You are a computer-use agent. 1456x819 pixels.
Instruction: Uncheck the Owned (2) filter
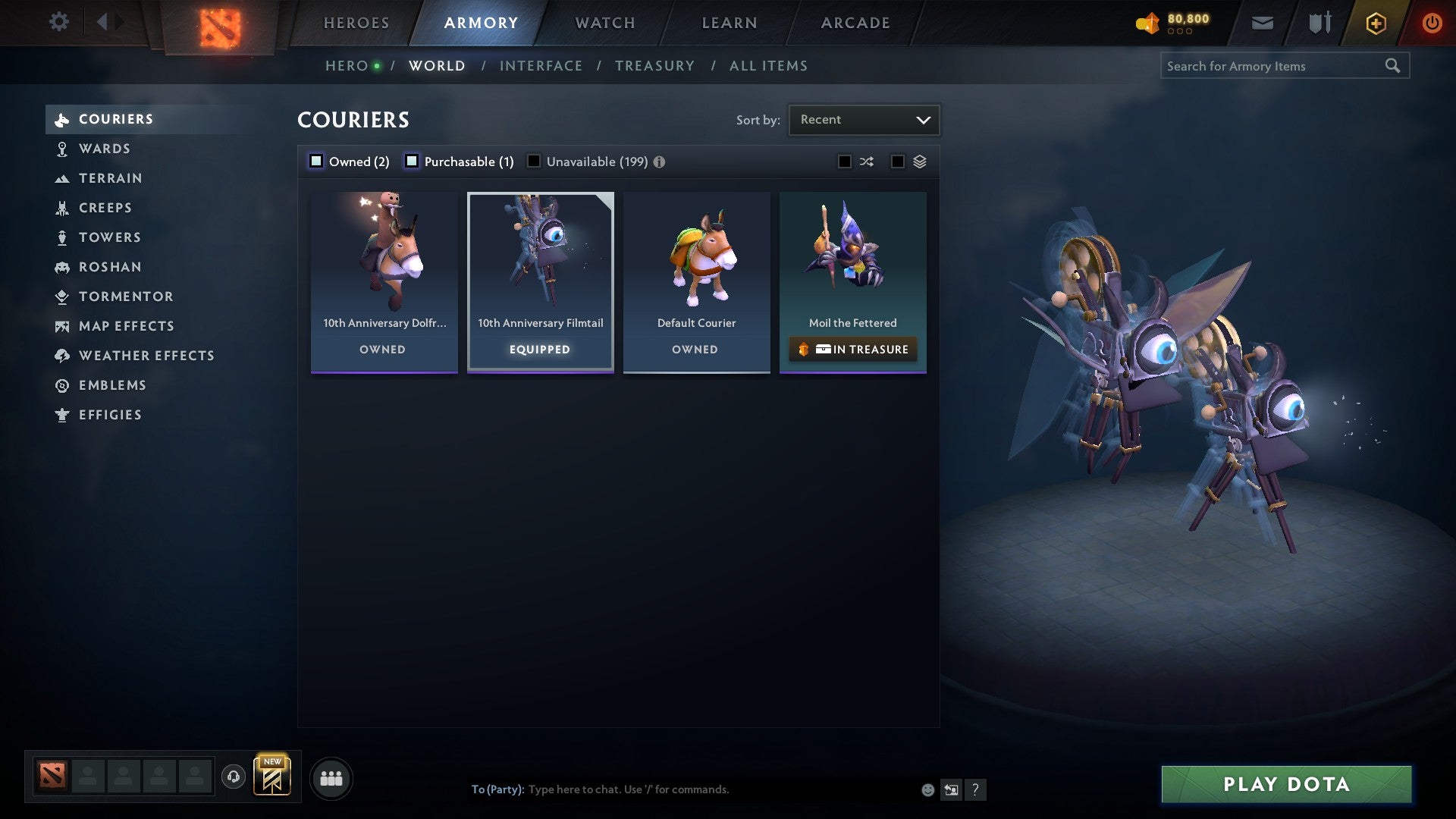[x=315, y=161]
